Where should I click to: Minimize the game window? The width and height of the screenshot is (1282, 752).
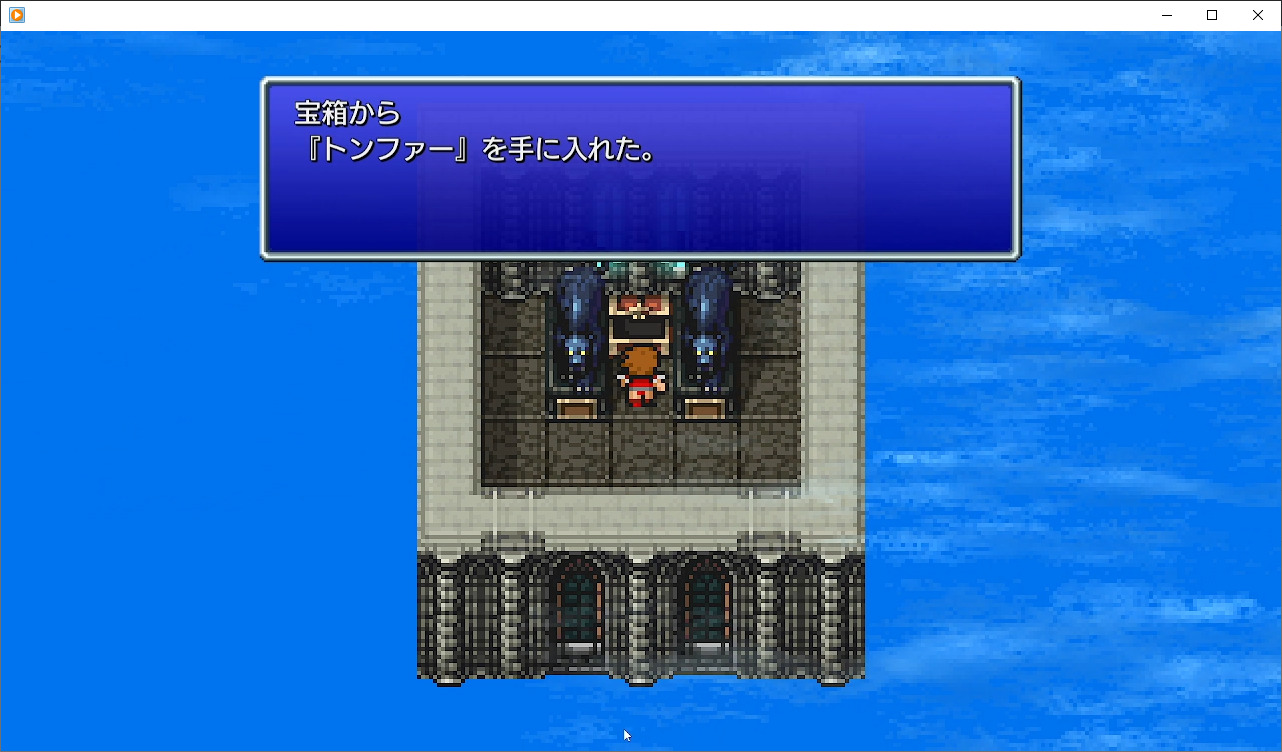1166,15
